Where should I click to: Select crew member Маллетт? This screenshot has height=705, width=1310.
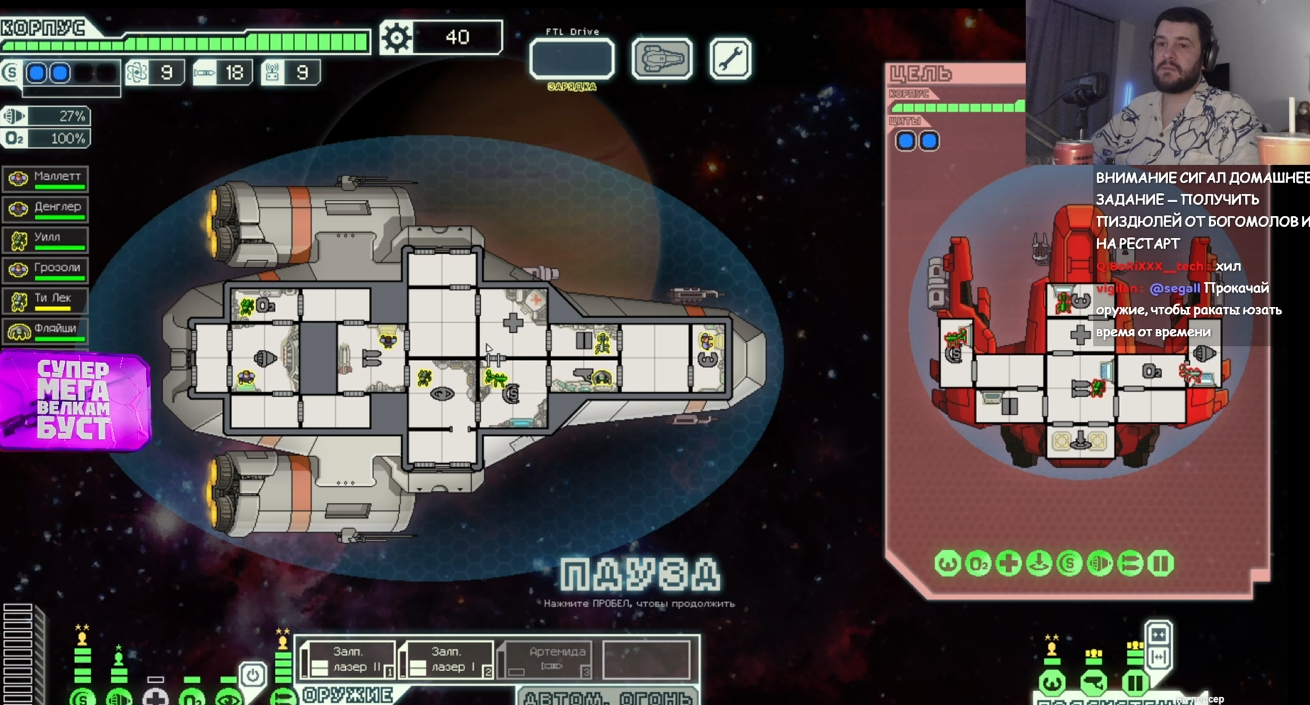(46, 178)
